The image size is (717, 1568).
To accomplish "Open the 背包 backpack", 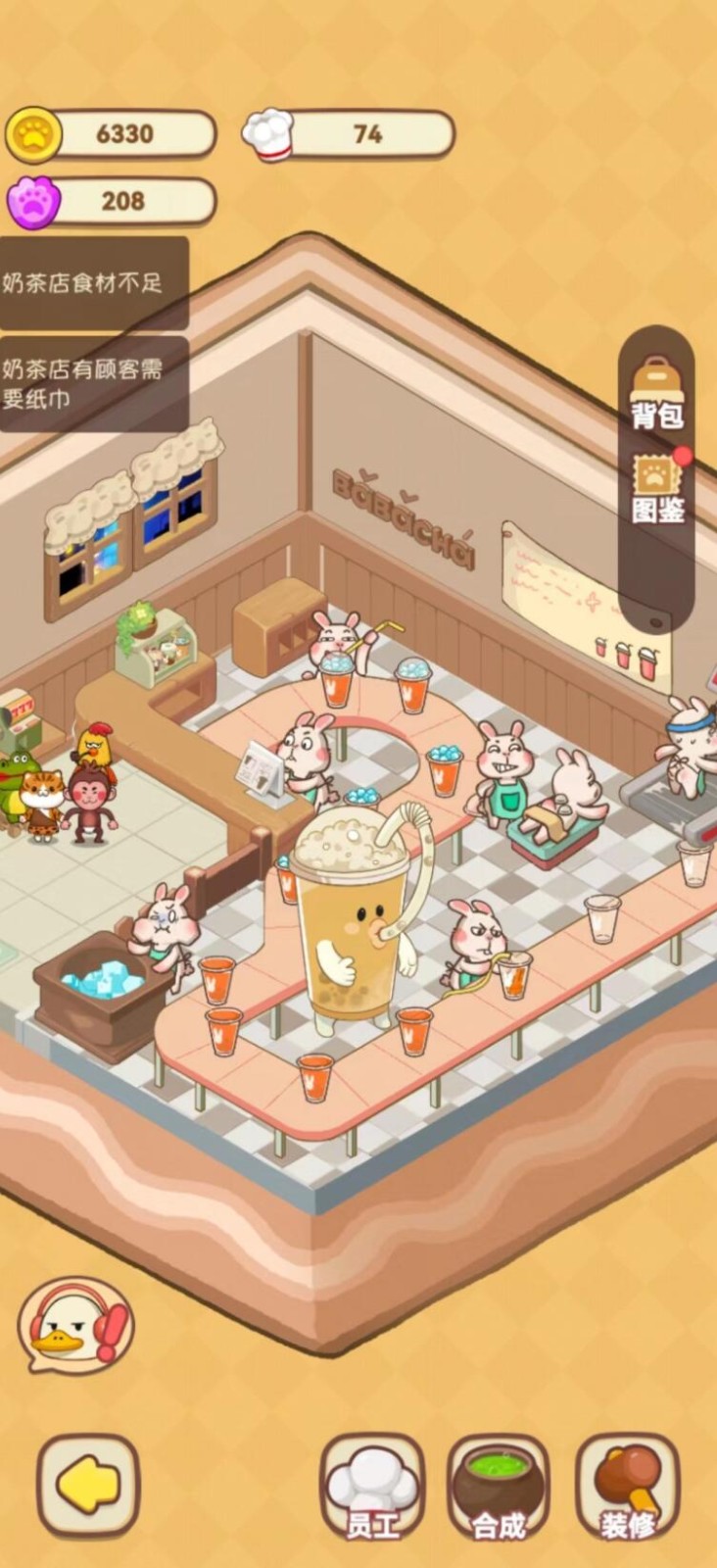I will [x=657, y=394].
